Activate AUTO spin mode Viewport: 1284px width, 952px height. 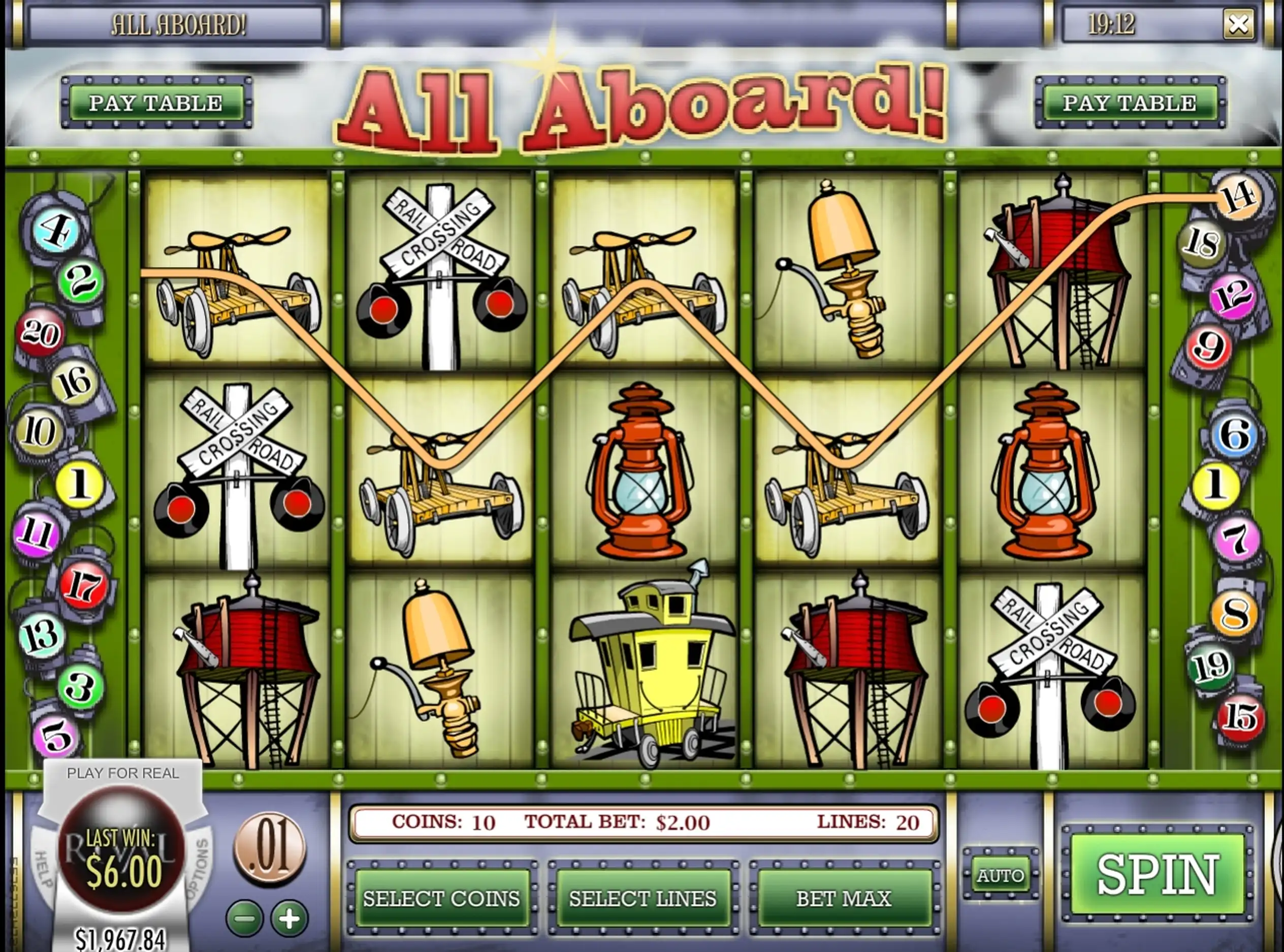(1001, 875)
